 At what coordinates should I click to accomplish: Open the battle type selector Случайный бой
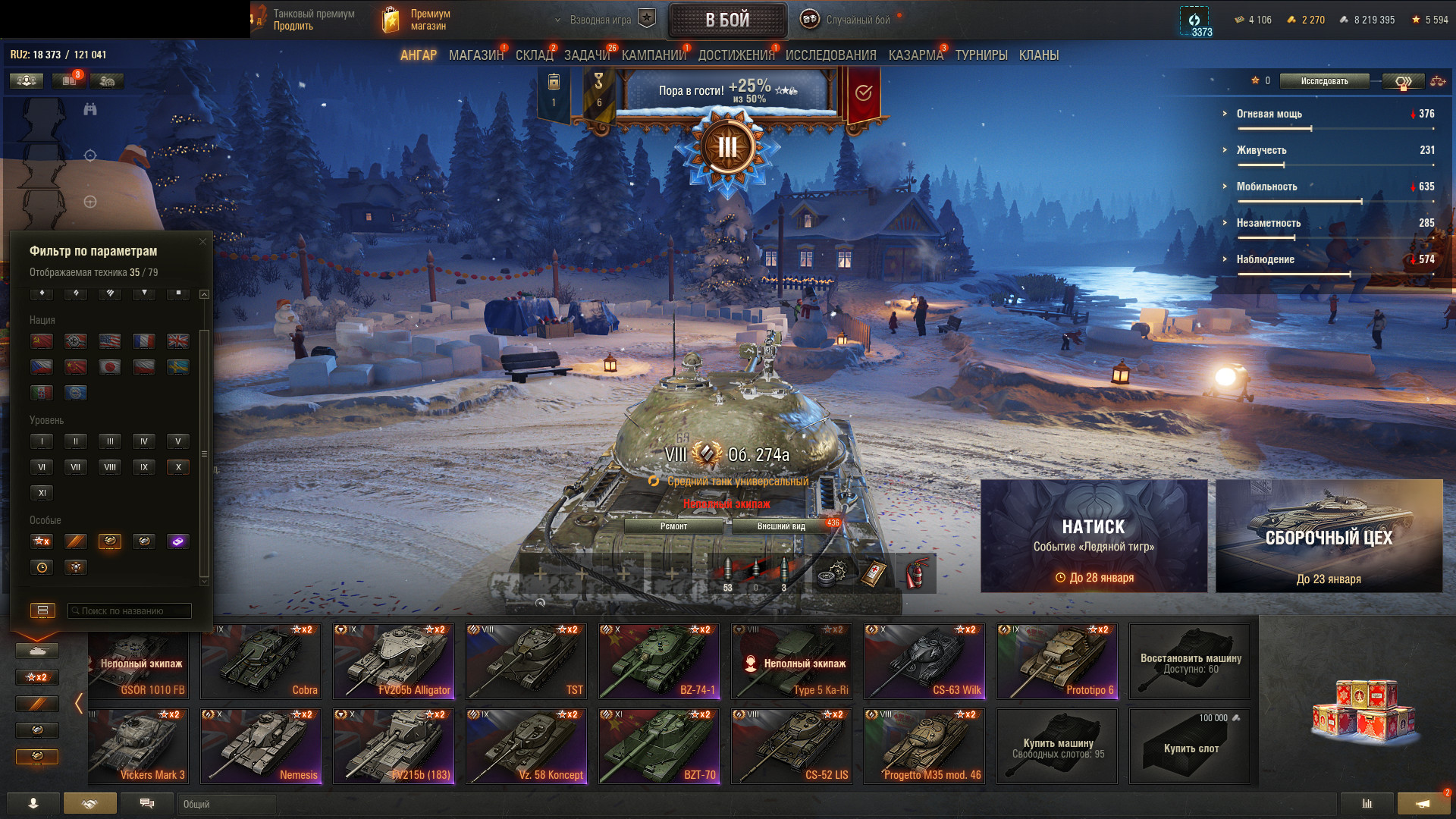(848, 20)
